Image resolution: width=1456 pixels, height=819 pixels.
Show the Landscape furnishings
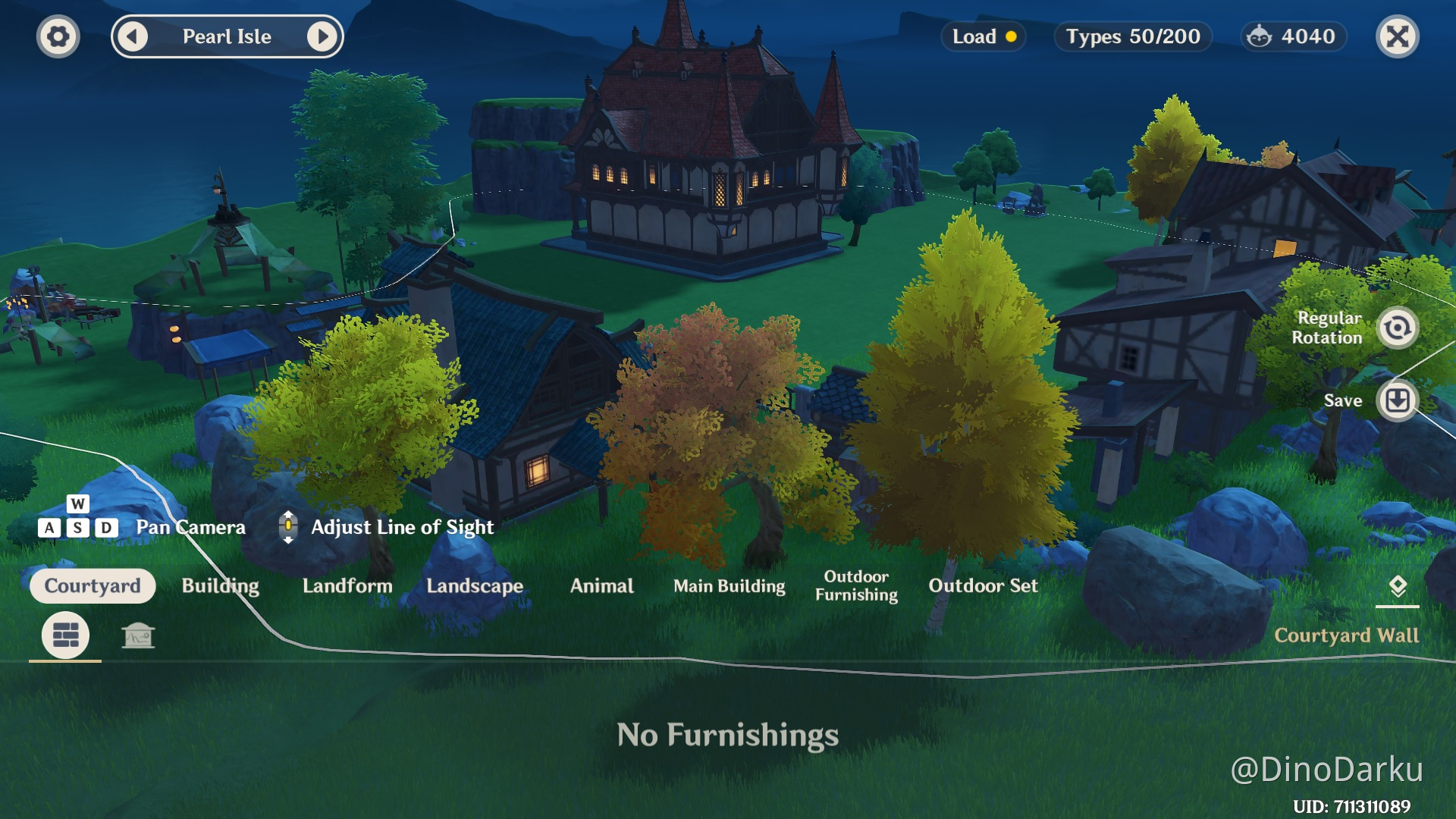point(475,585)
